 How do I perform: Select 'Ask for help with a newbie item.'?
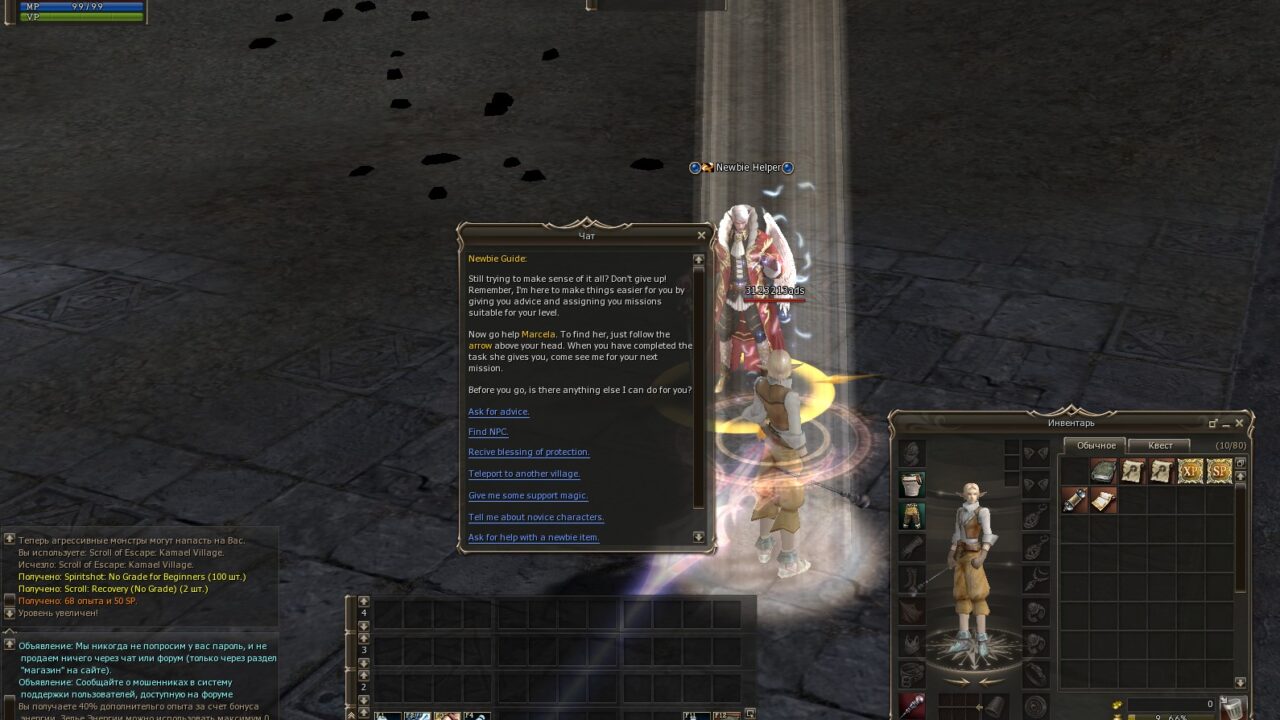pyautogui.click(x=534, y=538)
